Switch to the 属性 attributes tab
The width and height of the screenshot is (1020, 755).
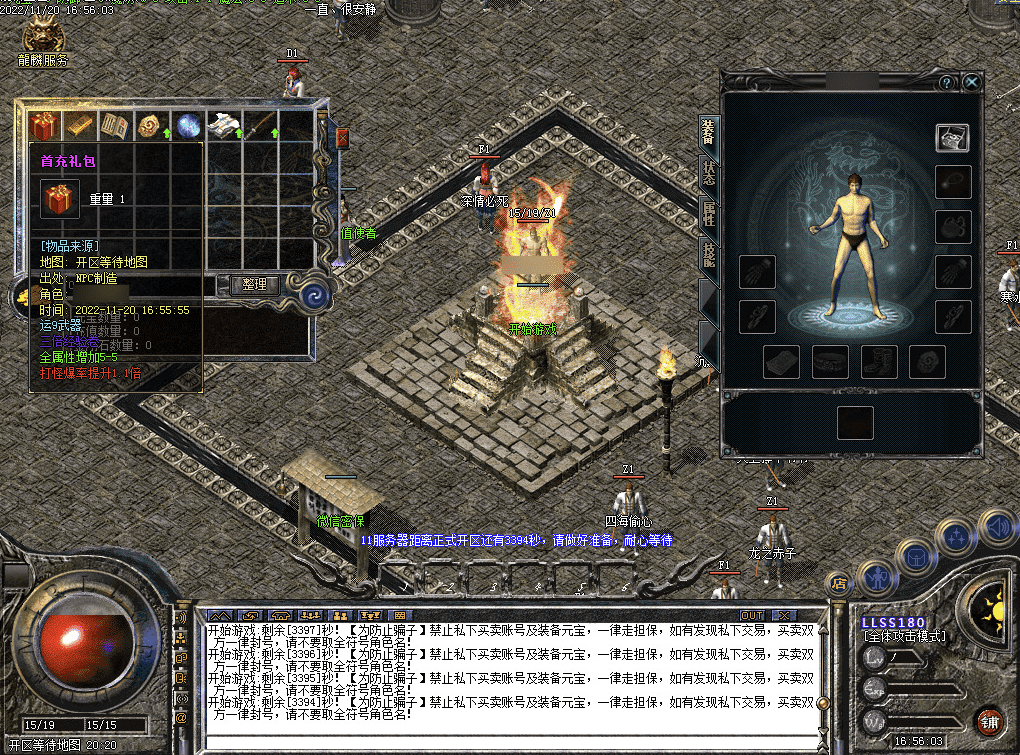coord(708,215)
